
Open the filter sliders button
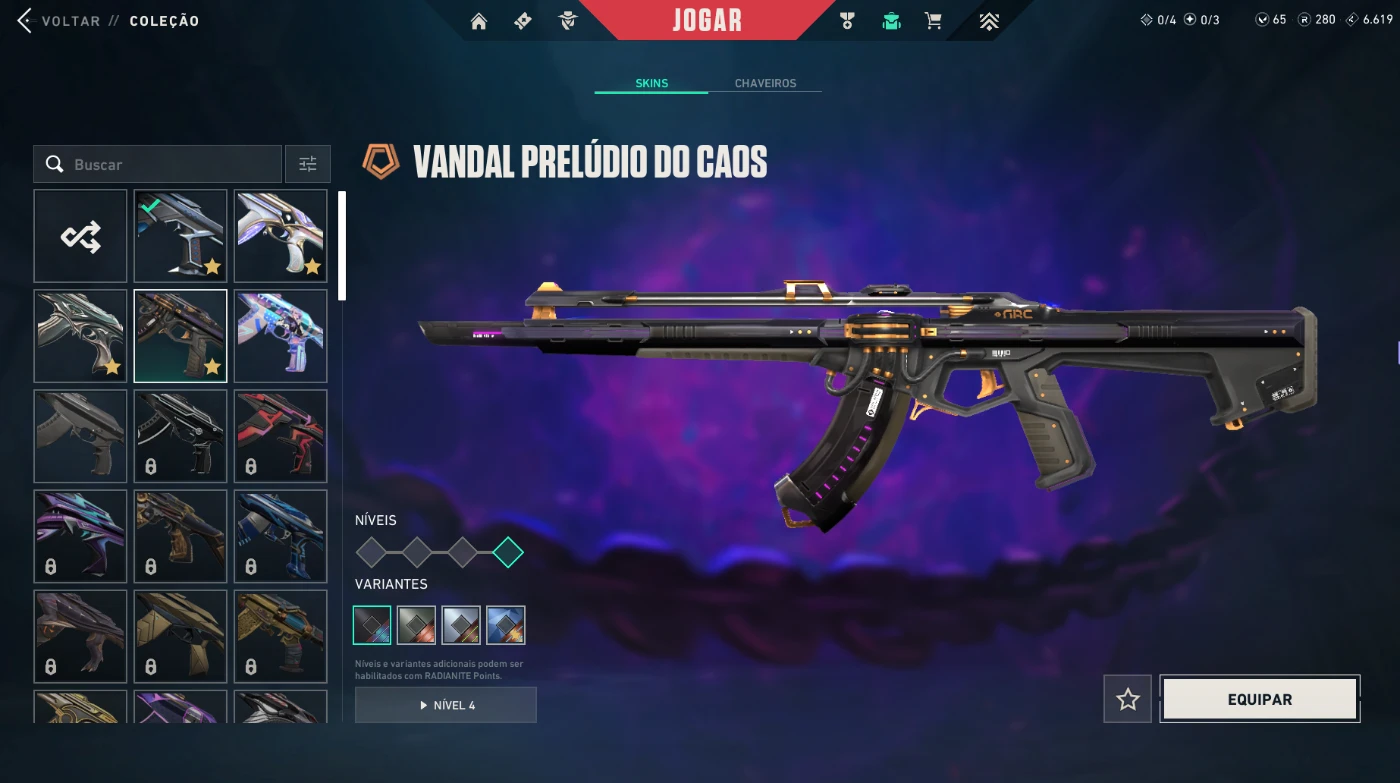(308, 164)
